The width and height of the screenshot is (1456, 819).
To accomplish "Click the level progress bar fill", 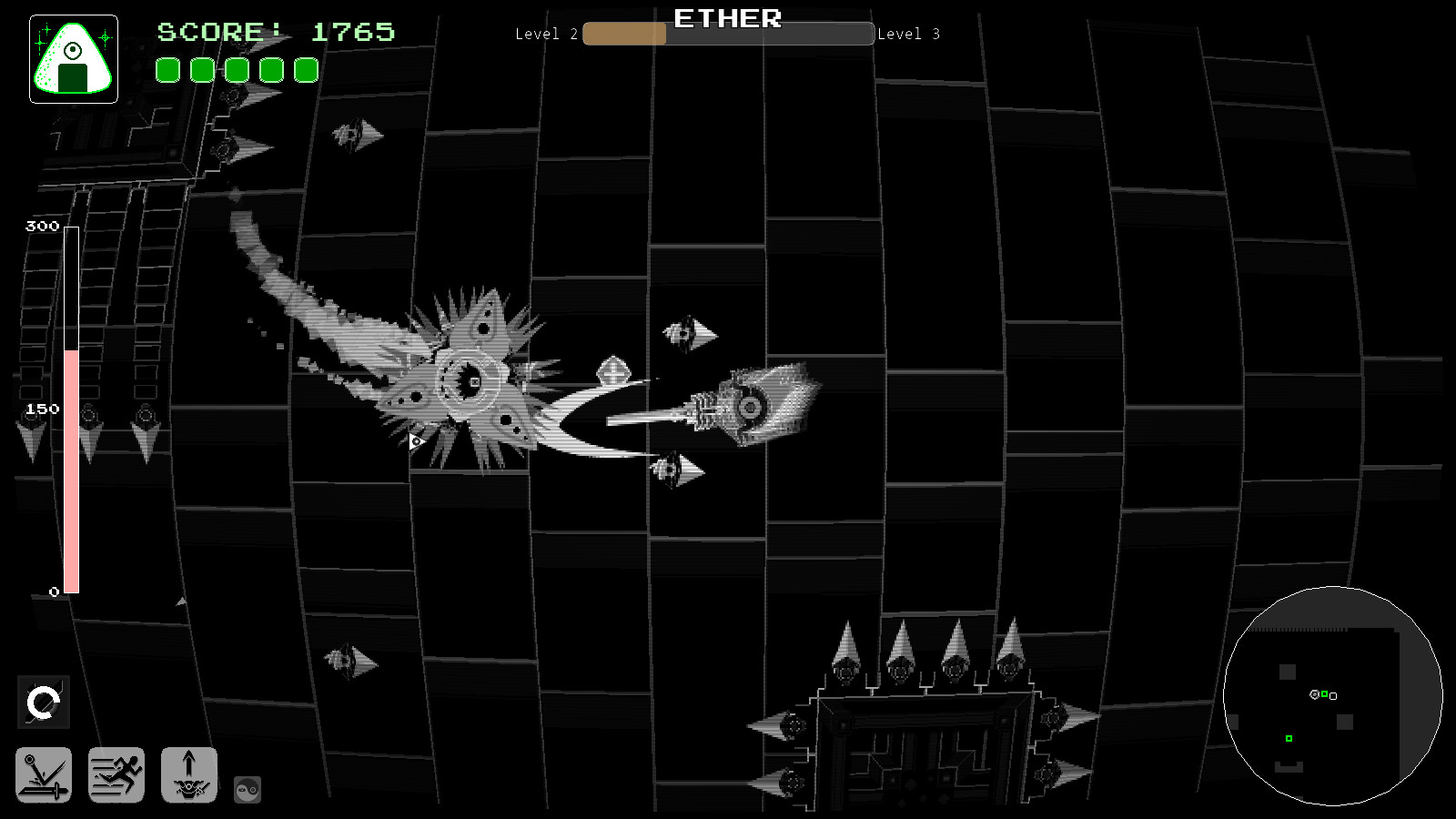I will [x=623, y=35].
